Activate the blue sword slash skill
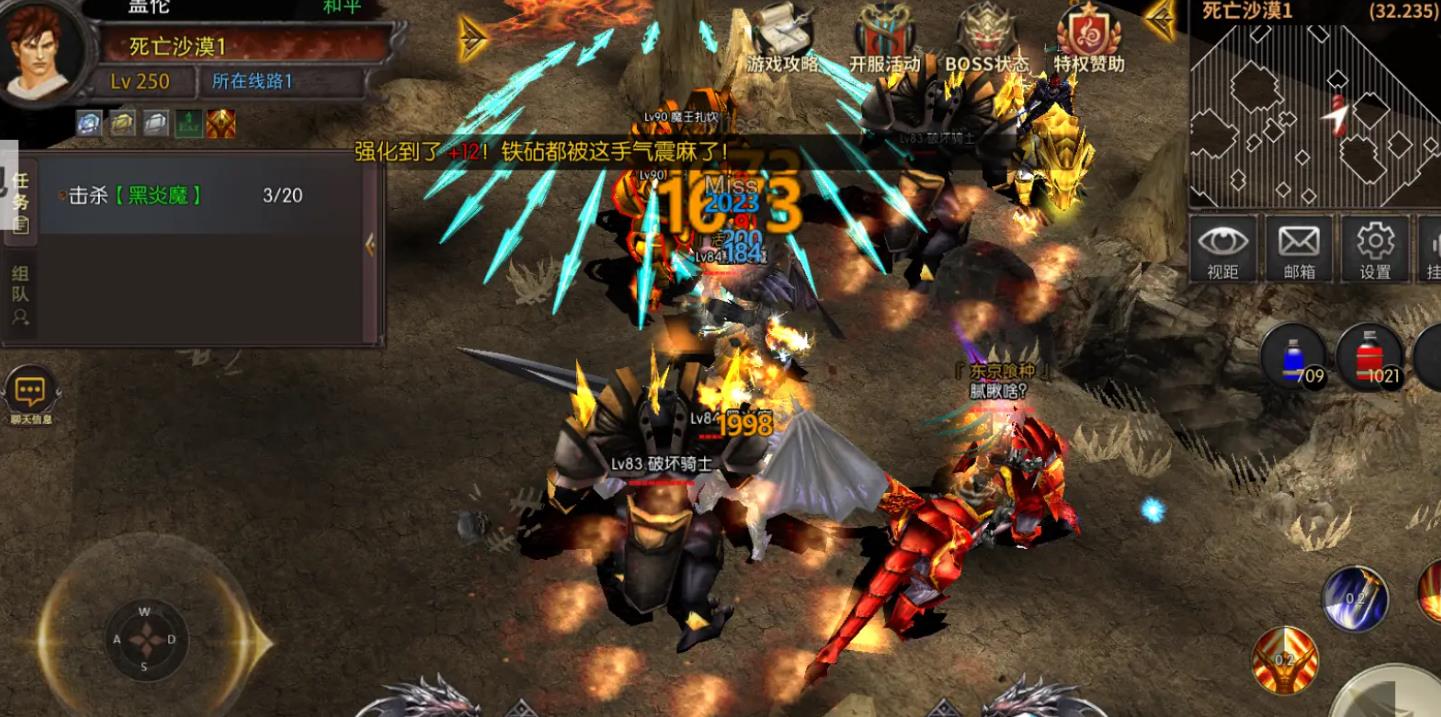Viewport: 1441px width, 717px height. 1355,598
